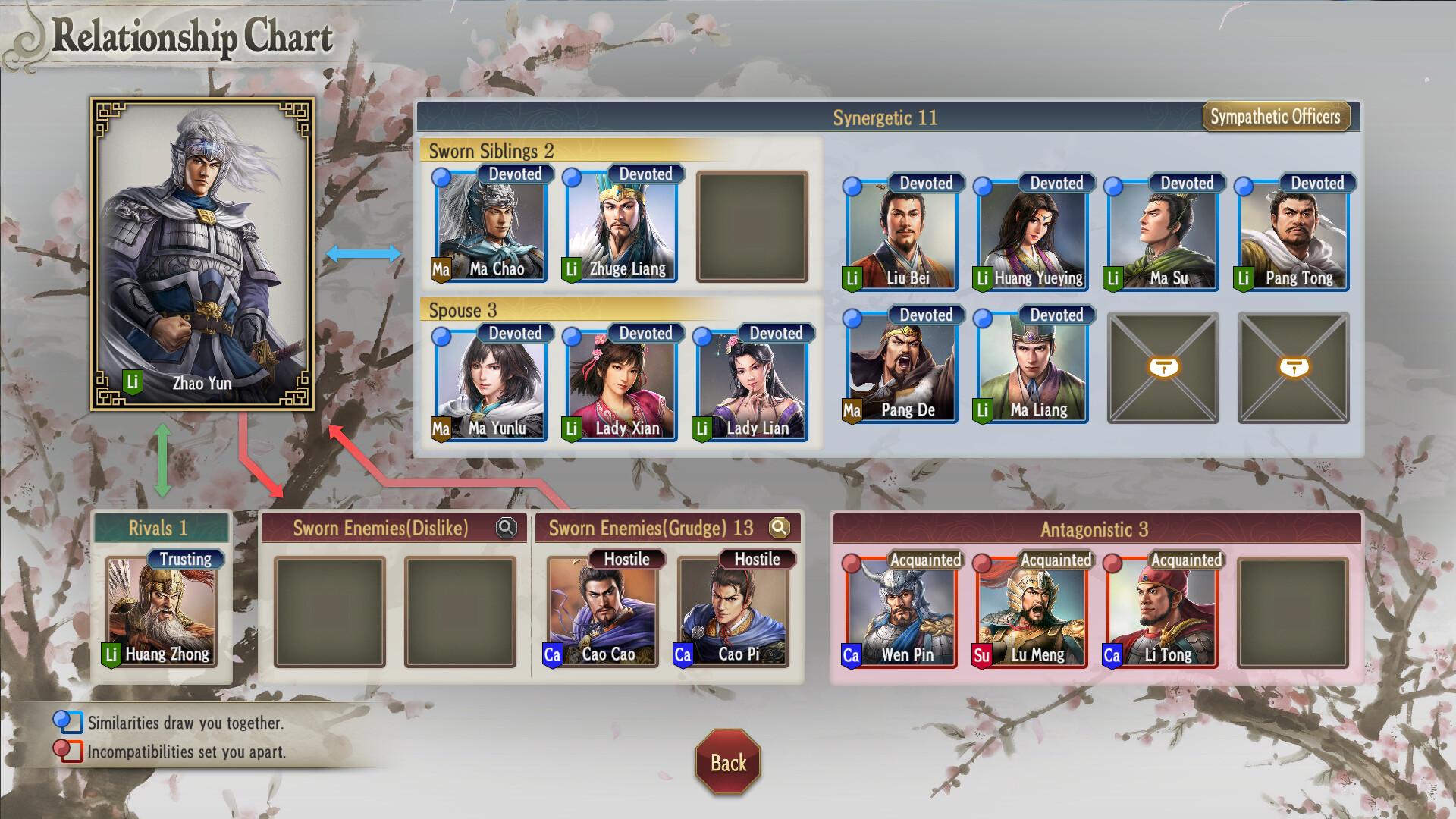Click the Synergetic 11 header bar
This screenshot has height=819, width=1456.
[885, 118]
